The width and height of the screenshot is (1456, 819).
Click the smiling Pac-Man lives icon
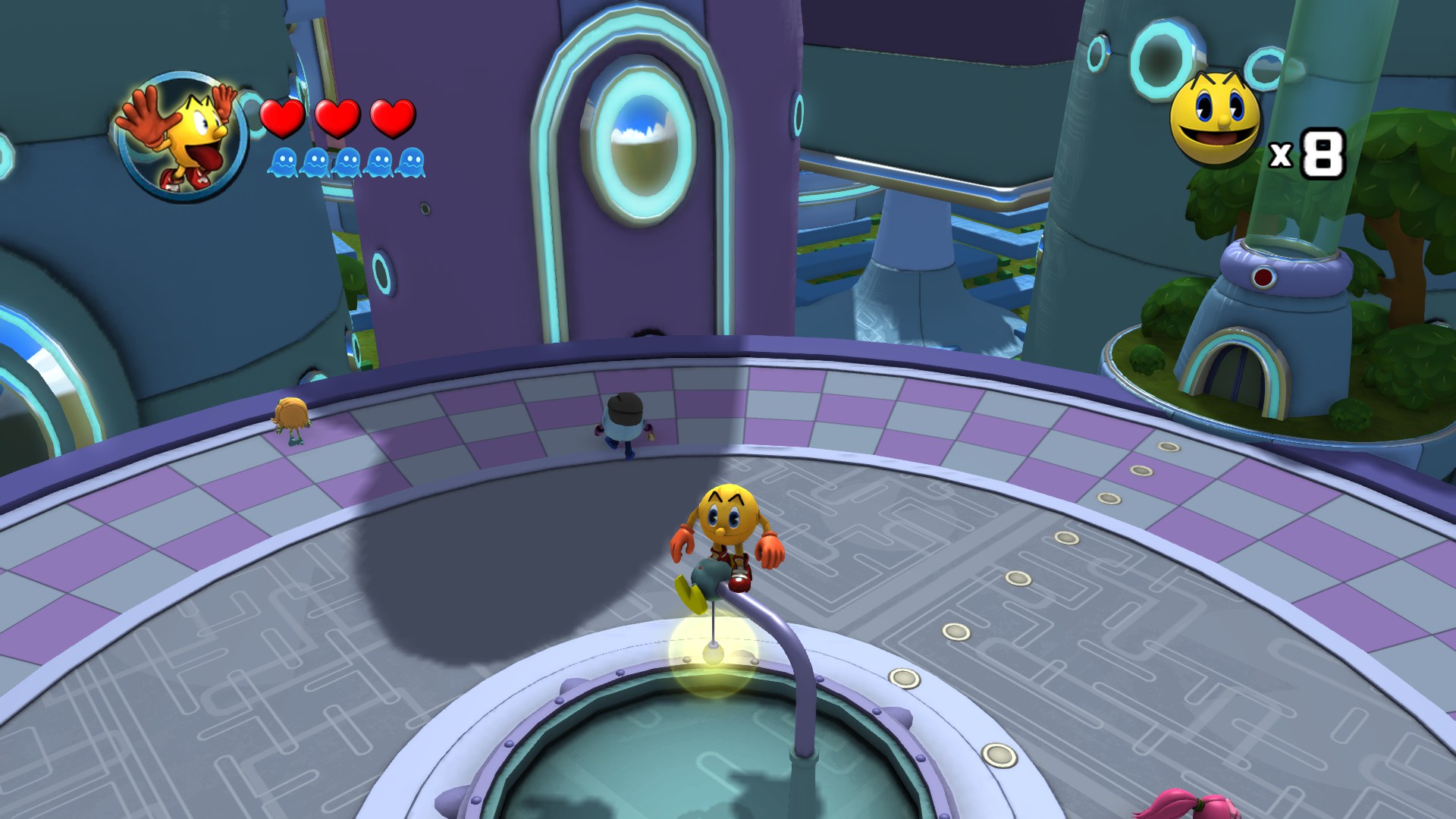coord(1214,118)
